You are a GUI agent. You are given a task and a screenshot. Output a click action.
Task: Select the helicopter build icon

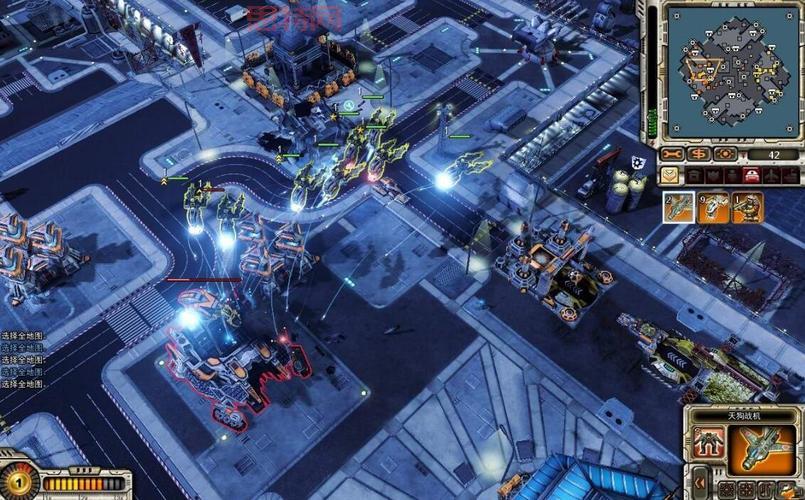(713, 207)
